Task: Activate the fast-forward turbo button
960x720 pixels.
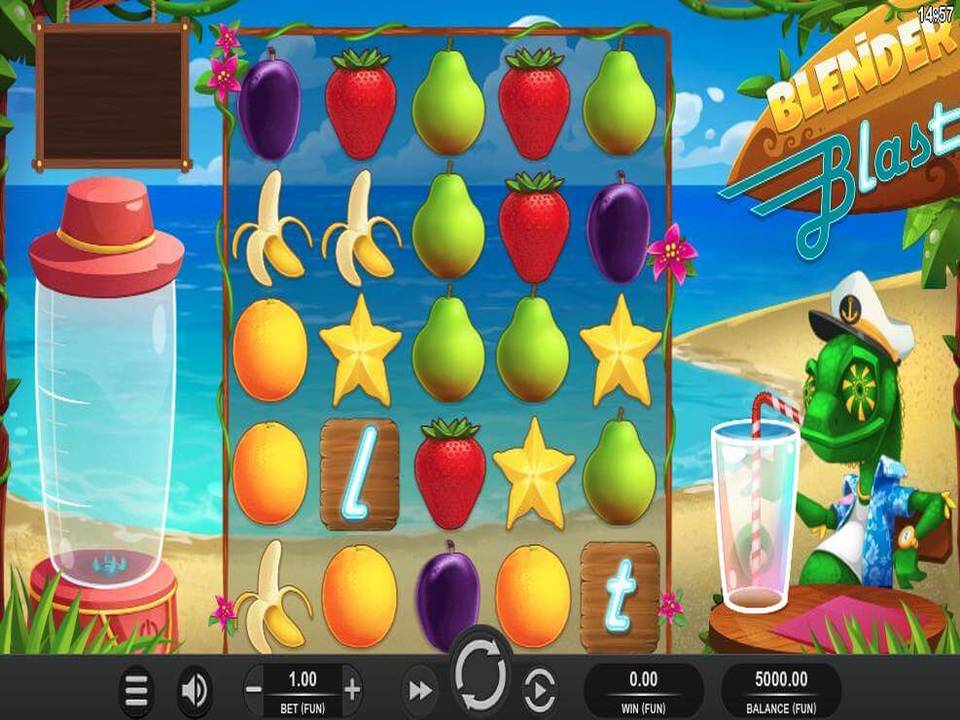Action: tap(419, 690)
